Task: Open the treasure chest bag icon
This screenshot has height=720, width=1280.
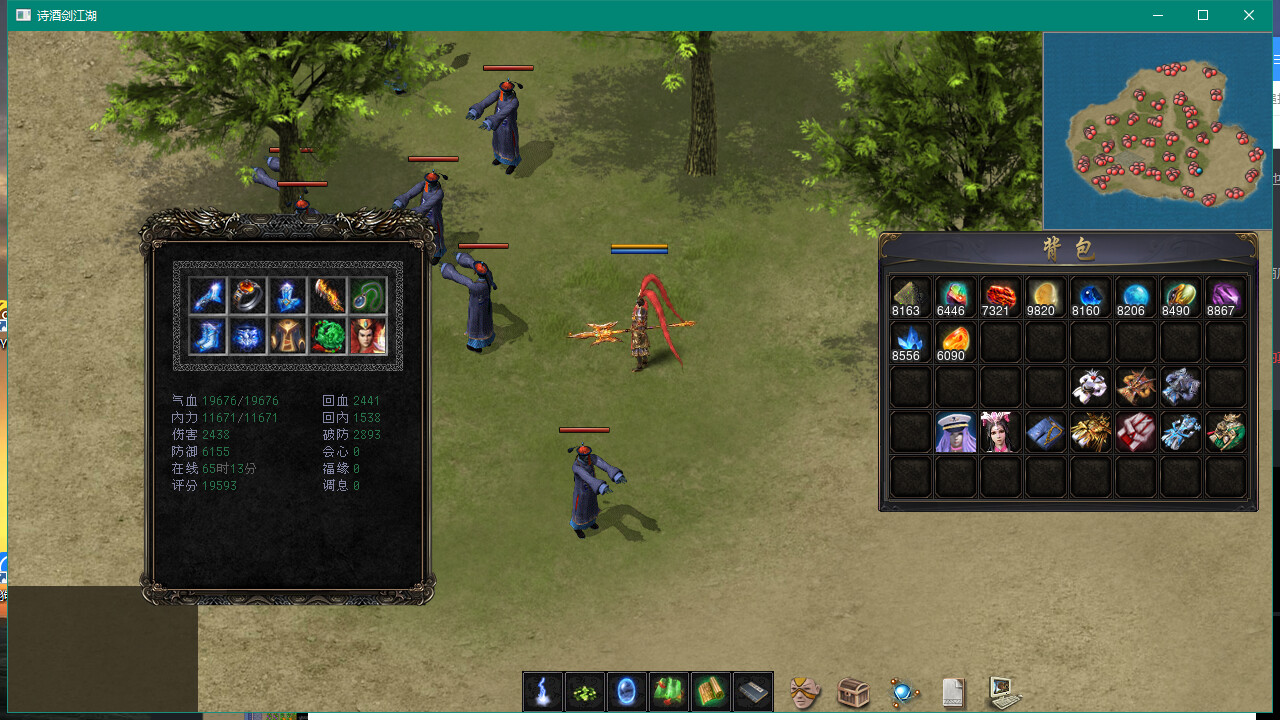Action: (x=853, y=691)
